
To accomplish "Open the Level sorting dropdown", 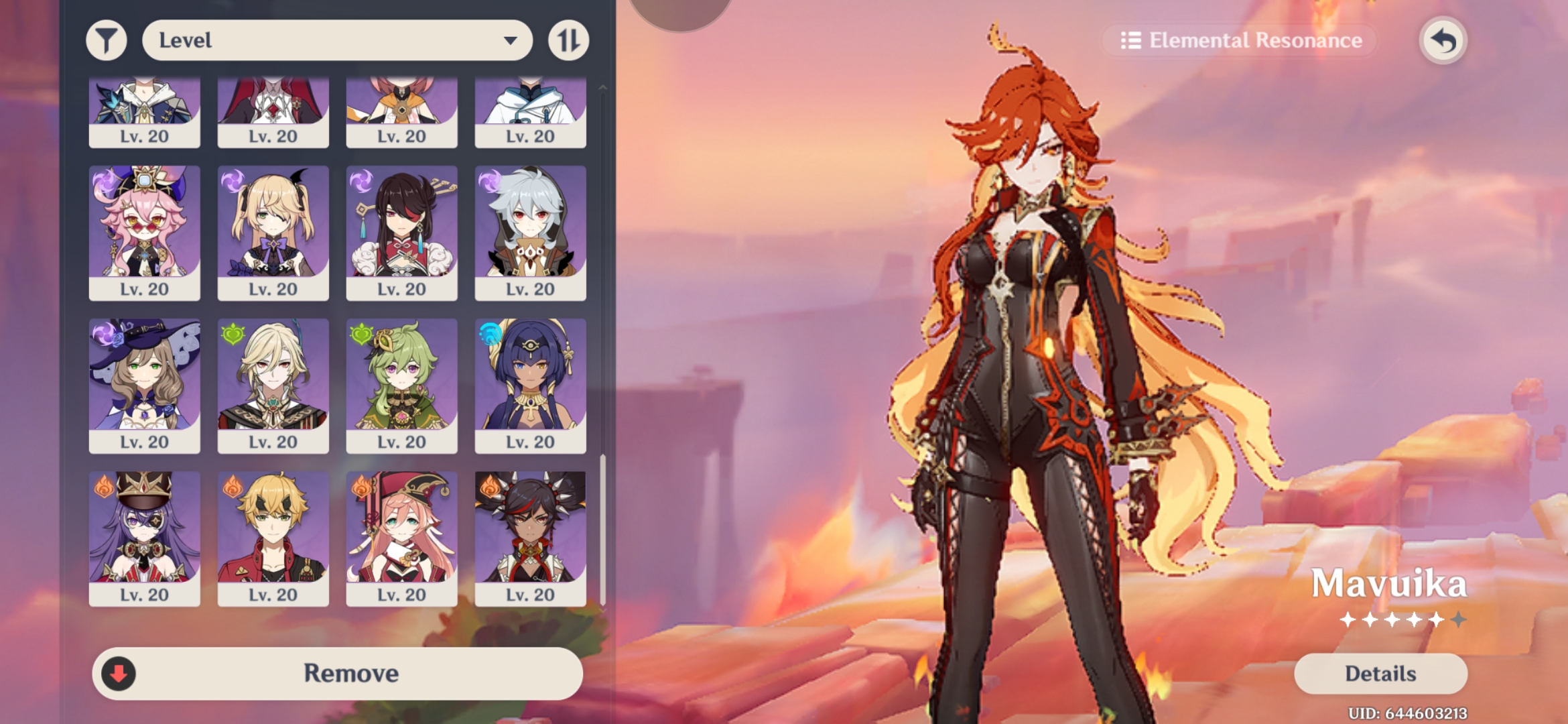I will [x=335, y=40].
